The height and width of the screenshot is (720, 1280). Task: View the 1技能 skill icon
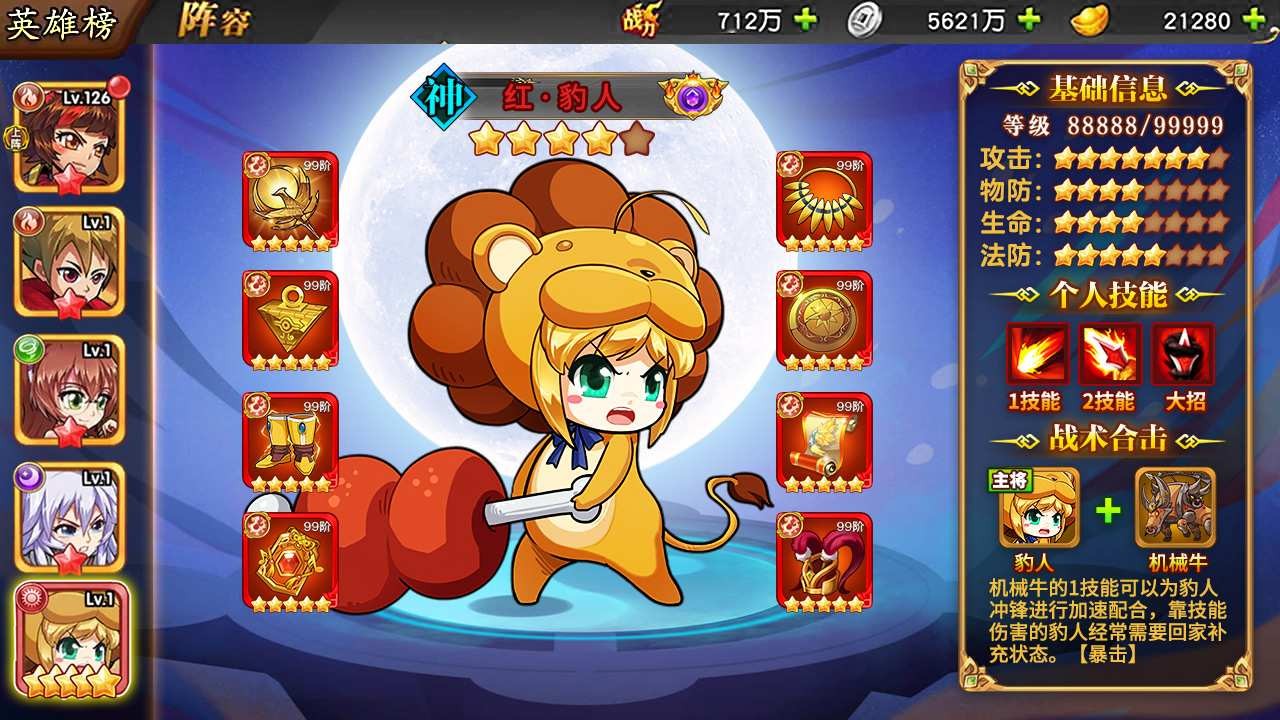click(x=1038, y=355)
